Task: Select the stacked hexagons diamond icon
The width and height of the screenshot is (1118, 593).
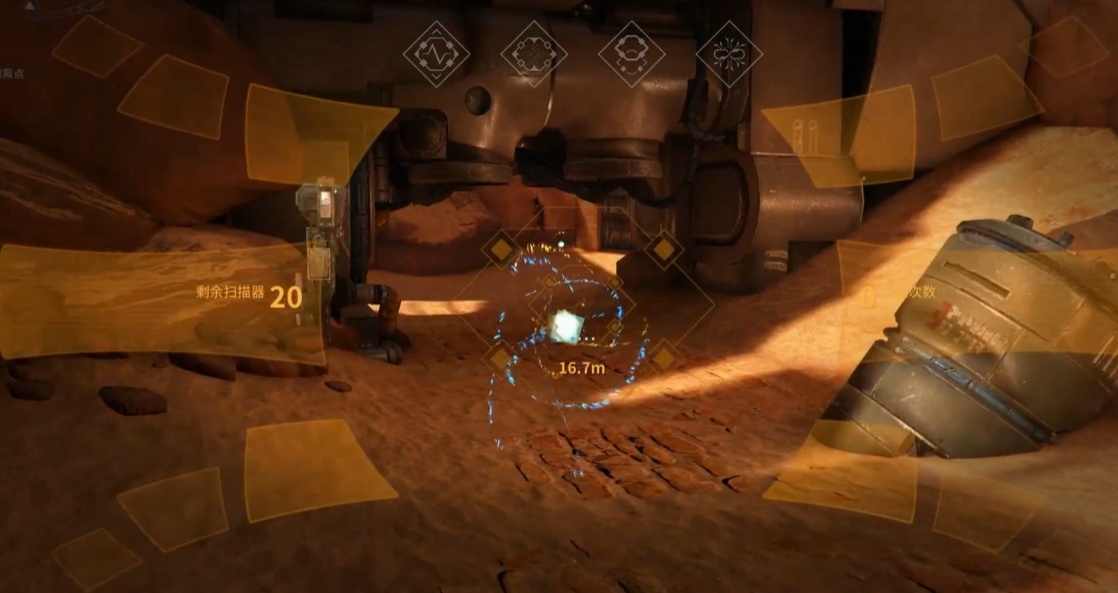Action: tap(631, 54)
